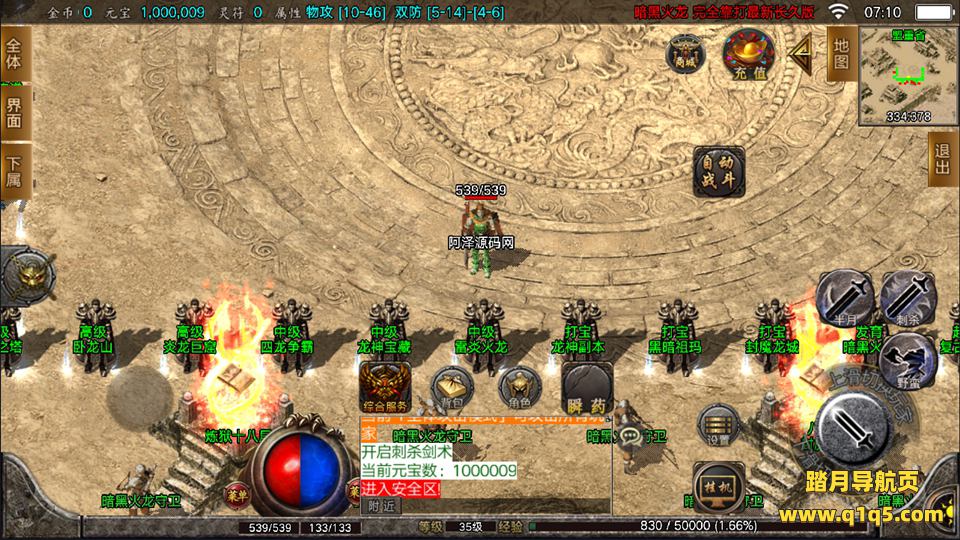960x540 pixels.
Task: Open the 商城 shop icon
Action: point(685,52)
